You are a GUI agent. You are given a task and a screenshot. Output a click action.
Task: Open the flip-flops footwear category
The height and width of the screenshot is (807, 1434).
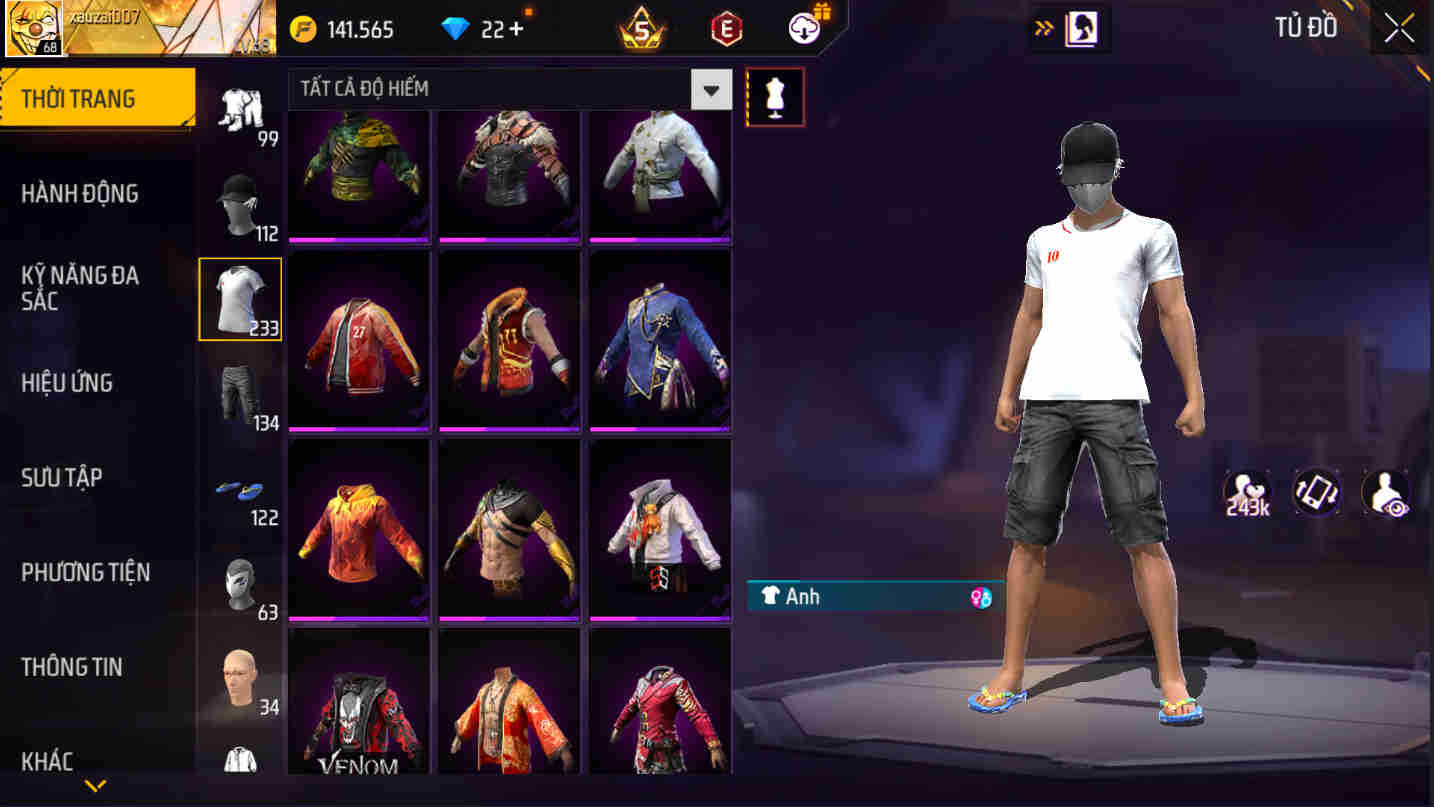click(240, 492)
